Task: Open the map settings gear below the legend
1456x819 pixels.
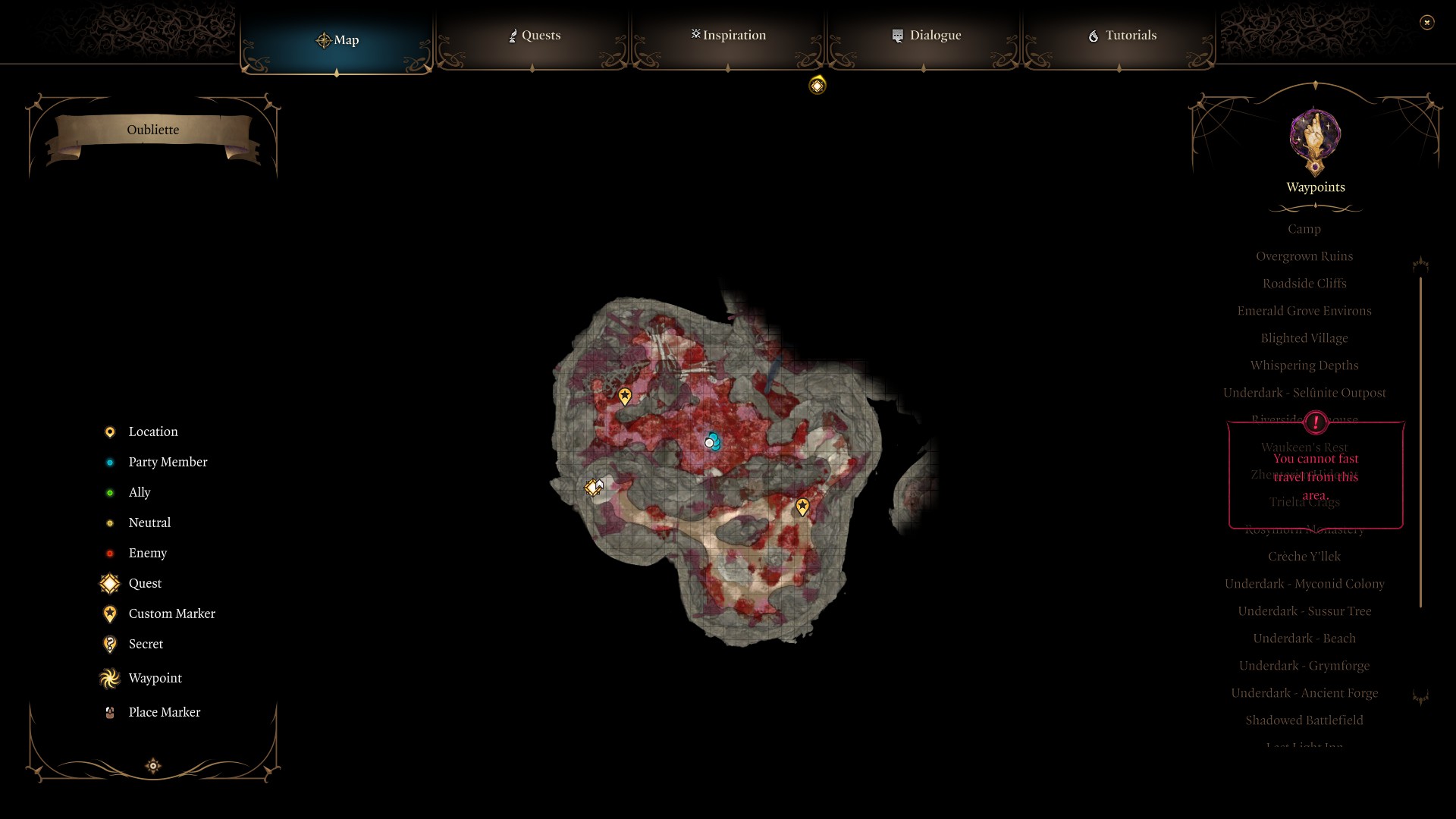Action: pos(152,766)
